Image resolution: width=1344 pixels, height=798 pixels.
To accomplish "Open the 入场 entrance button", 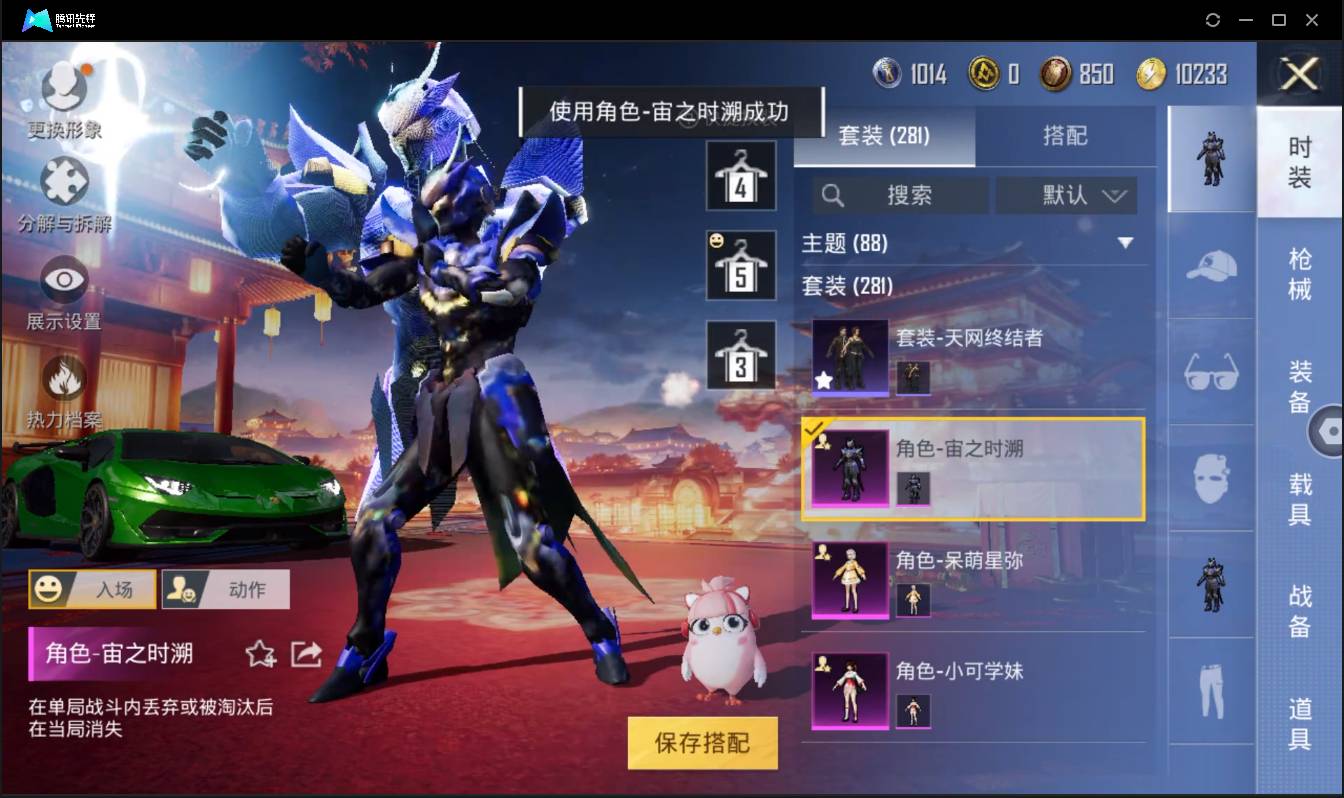I will click(x=92, y=589).
